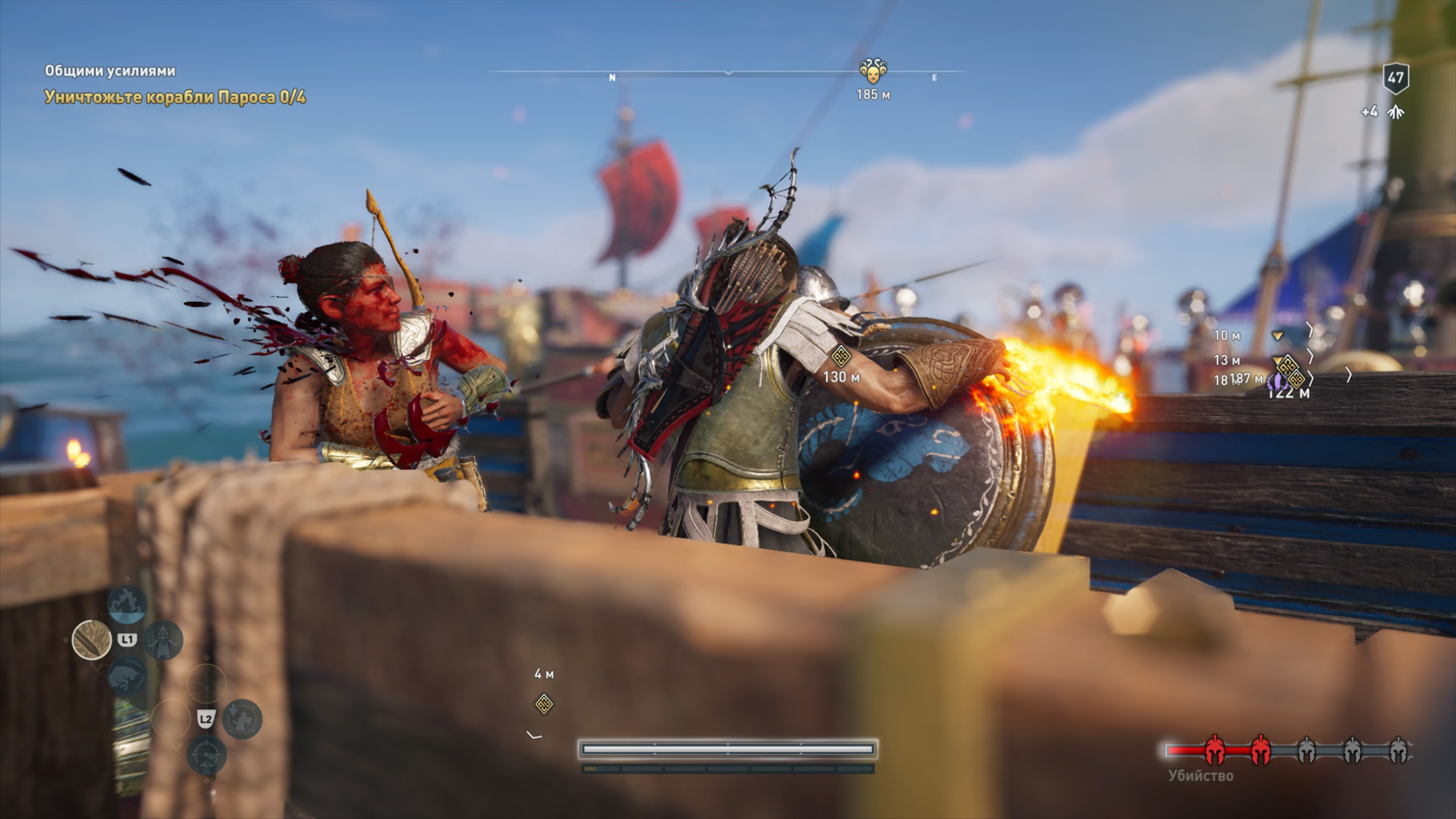The image size is (1456, 819).
Task: Select the +4 ability points icon
Action: click(x=1396, y=112)
